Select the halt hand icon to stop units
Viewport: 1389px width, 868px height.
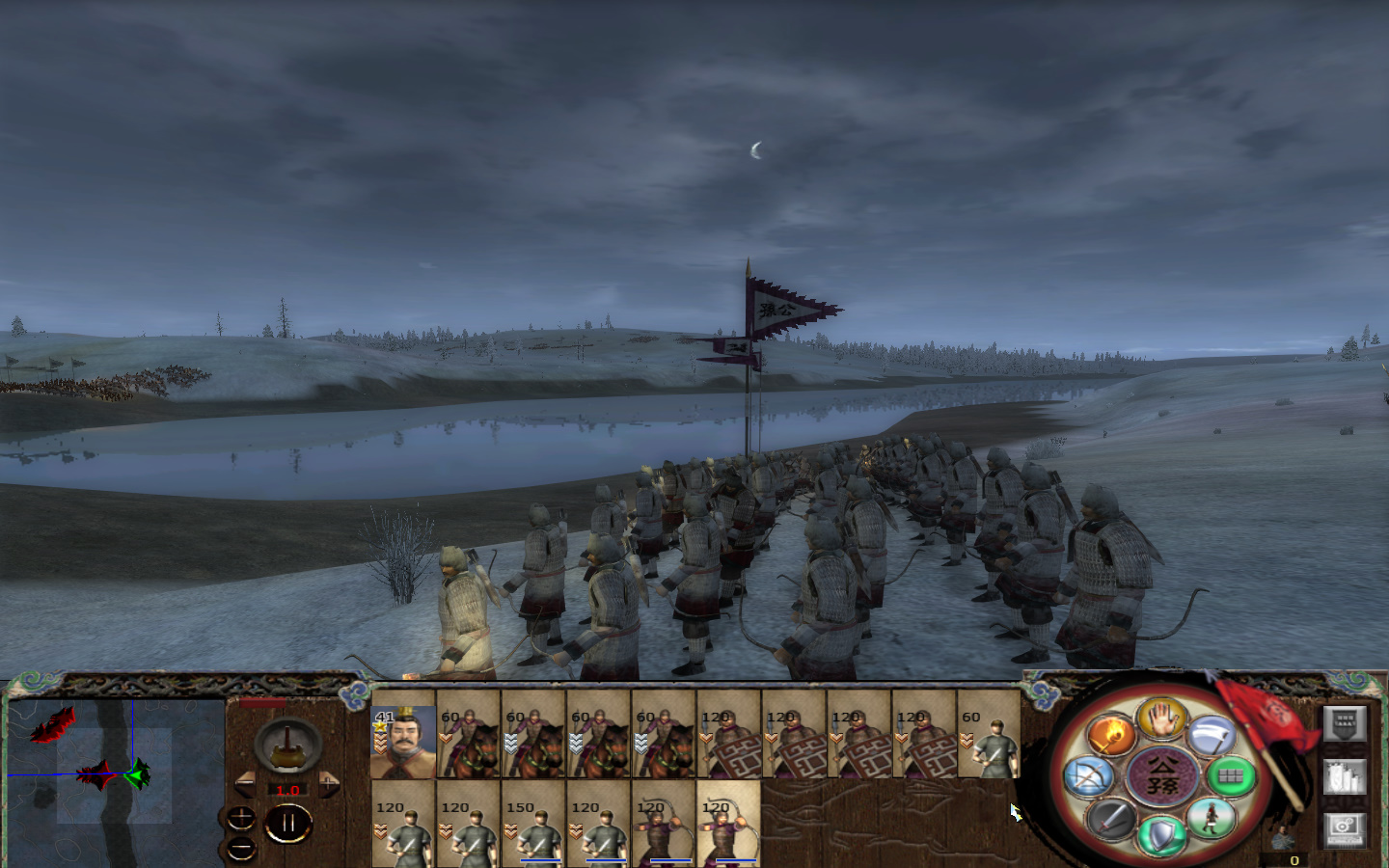coord(1161,720)
